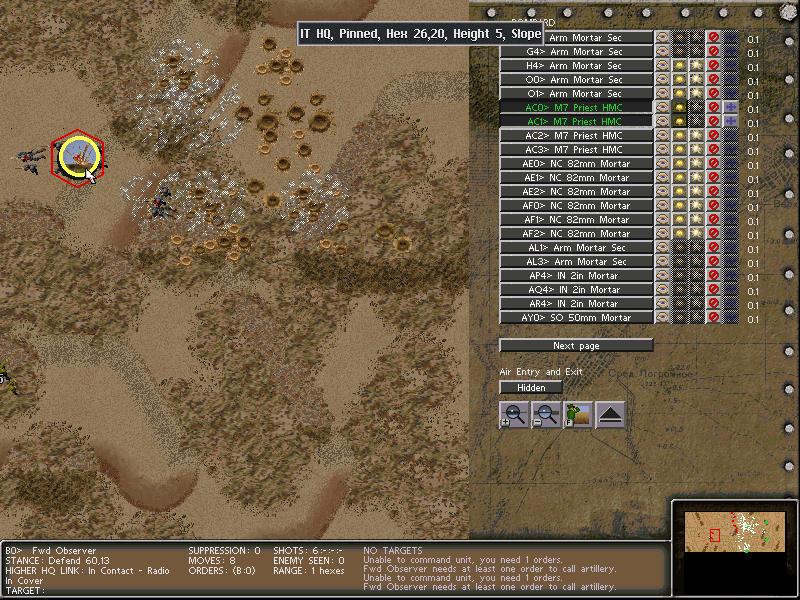Pick the H4> Arm Mortar Sec unit
Screen dimensions: 800x600
[x=576, y=66]
